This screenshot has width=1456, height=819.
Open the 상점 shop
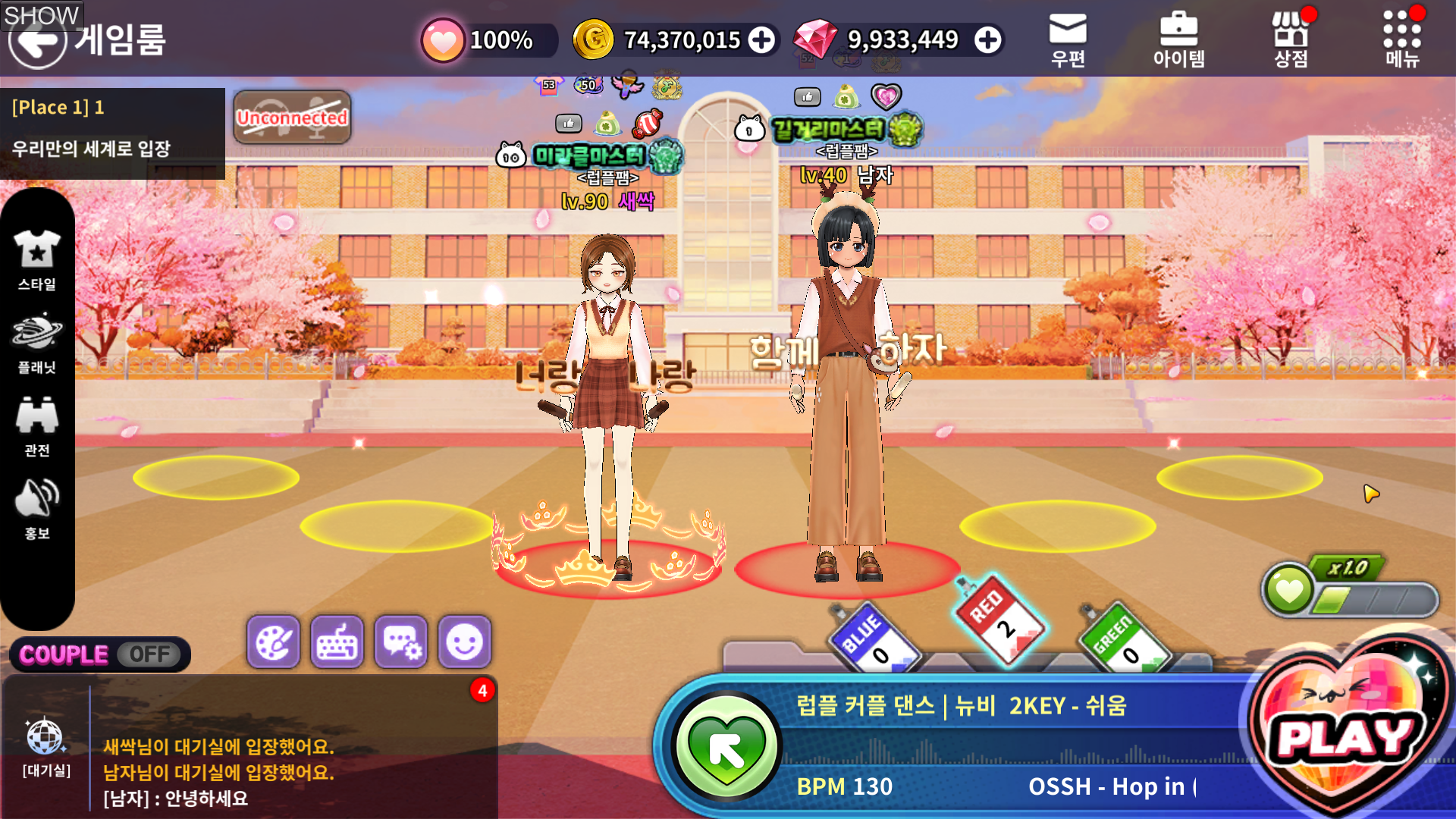(1290, 39)
